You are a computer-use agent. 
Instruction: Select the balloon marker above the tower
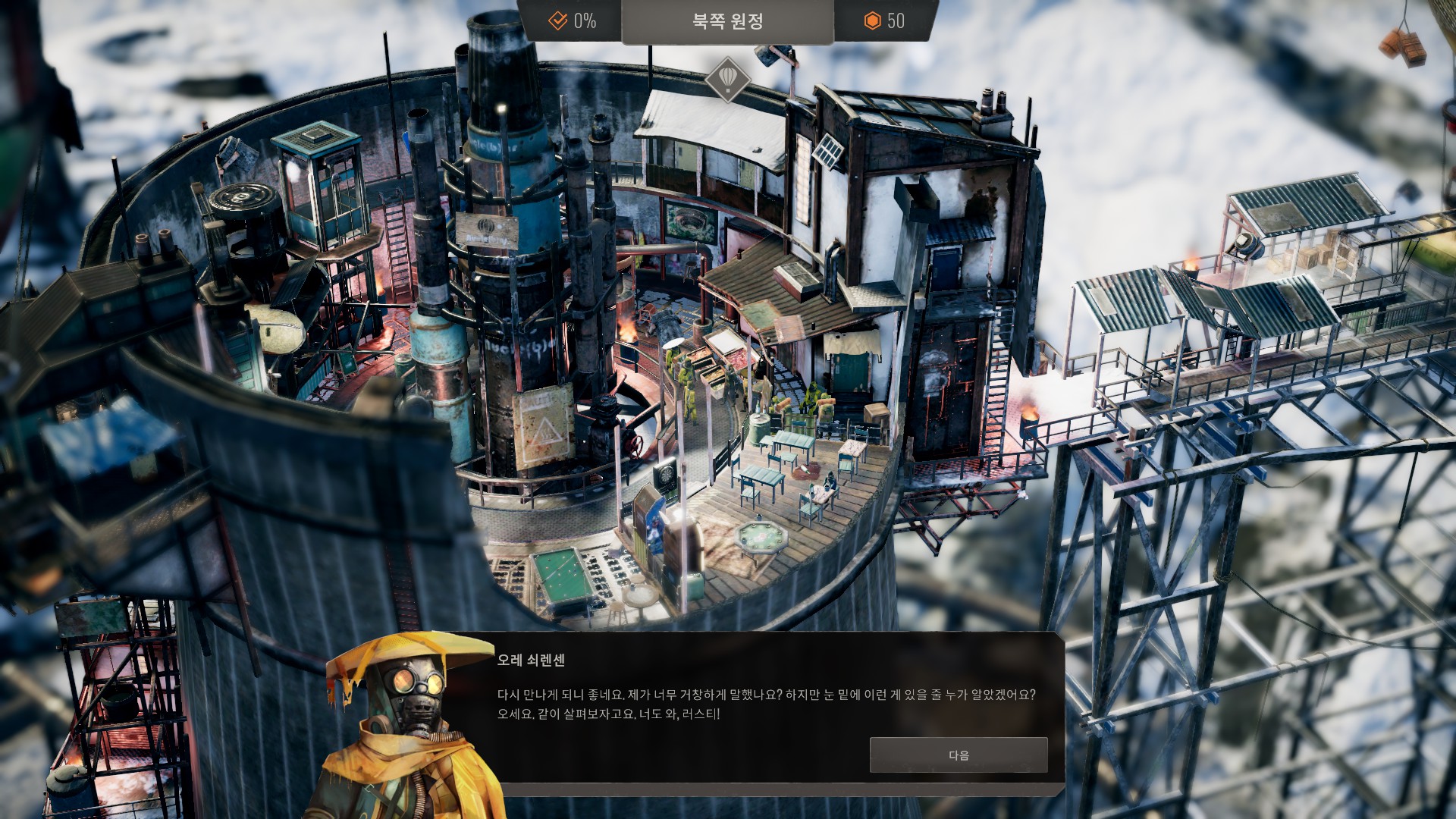point(728,78)
